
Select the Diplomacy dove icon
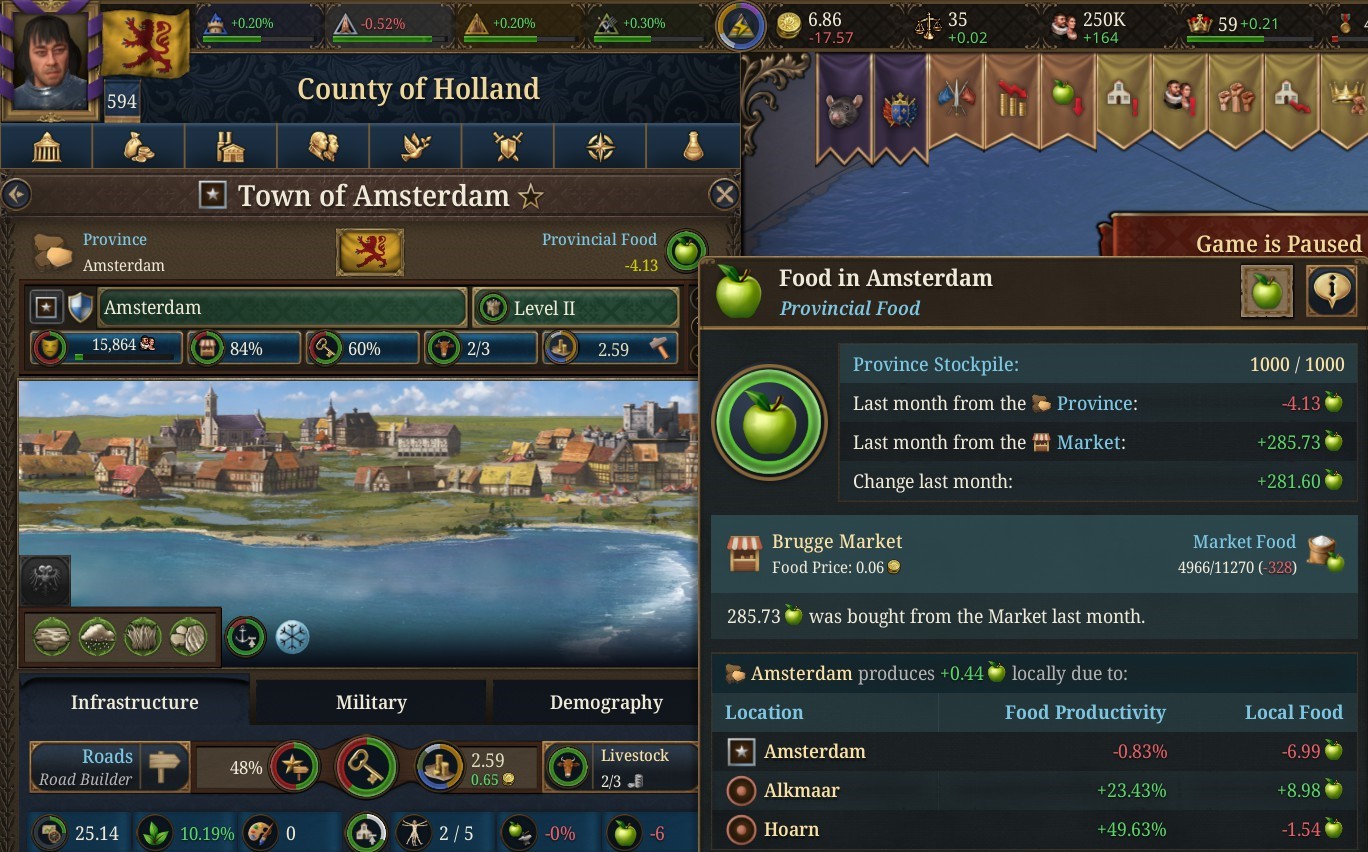click(x=415, y=145)
